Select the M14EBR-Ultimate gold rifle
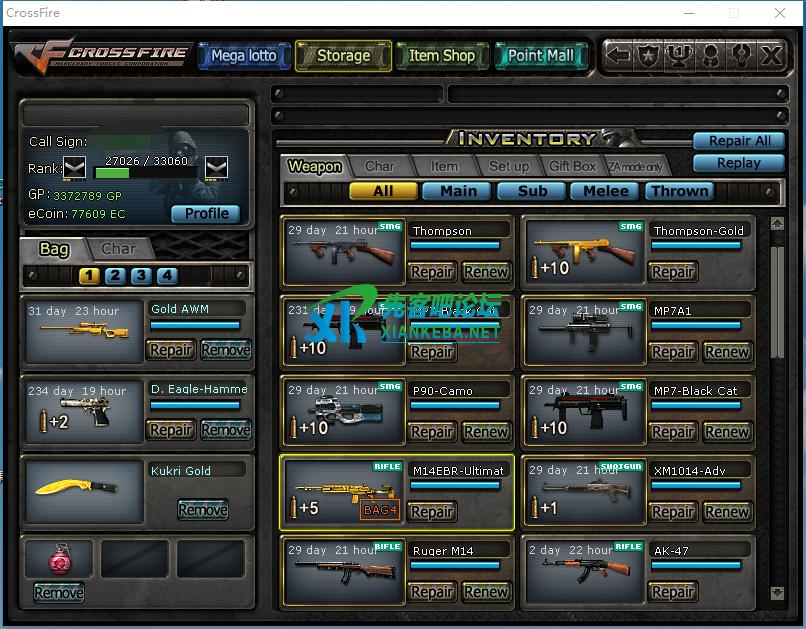The image size is (806, 629). coord(343,492)
